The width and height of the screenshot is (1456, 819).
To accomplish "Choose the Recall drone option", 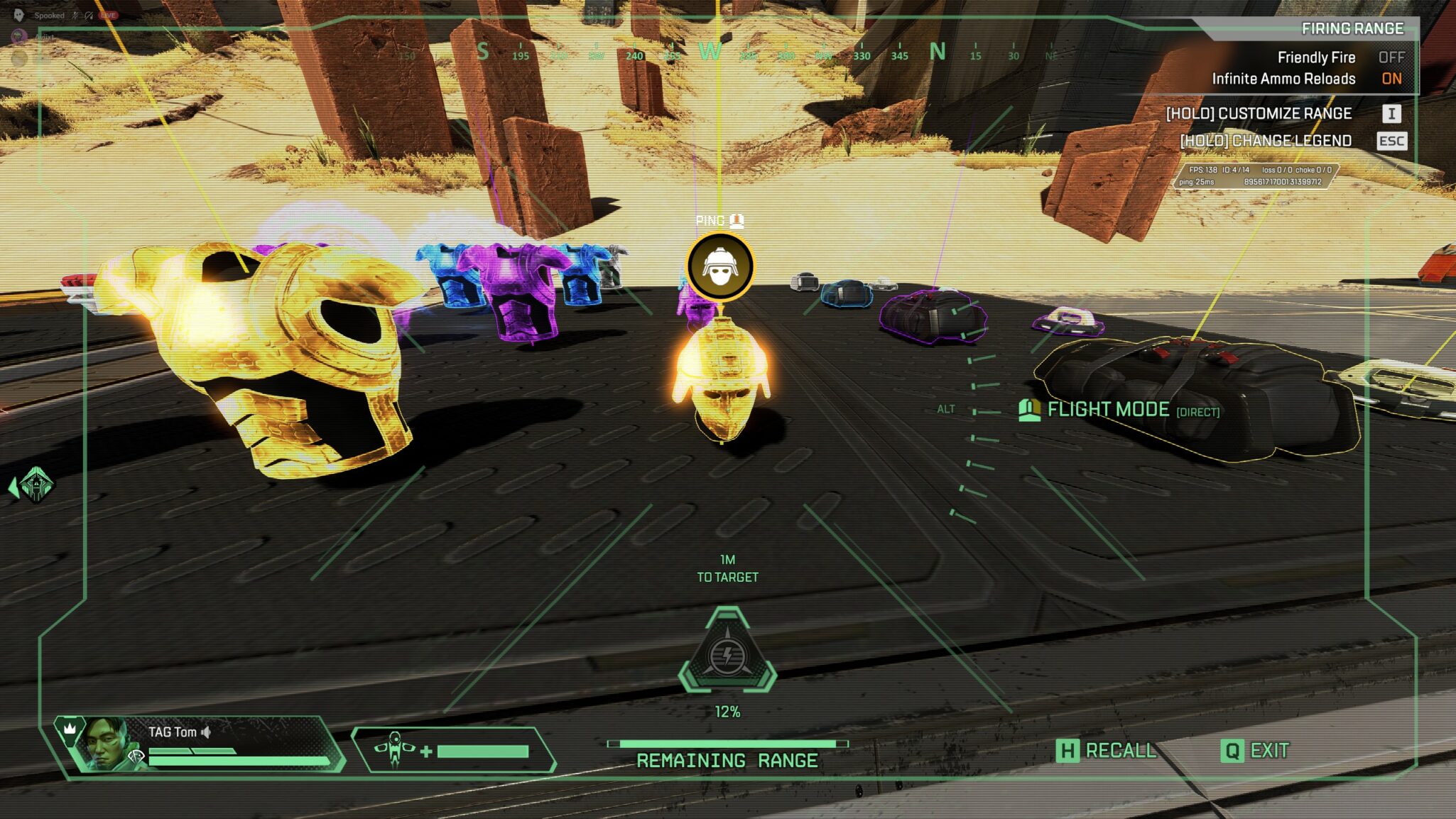I will [1106, 751].
